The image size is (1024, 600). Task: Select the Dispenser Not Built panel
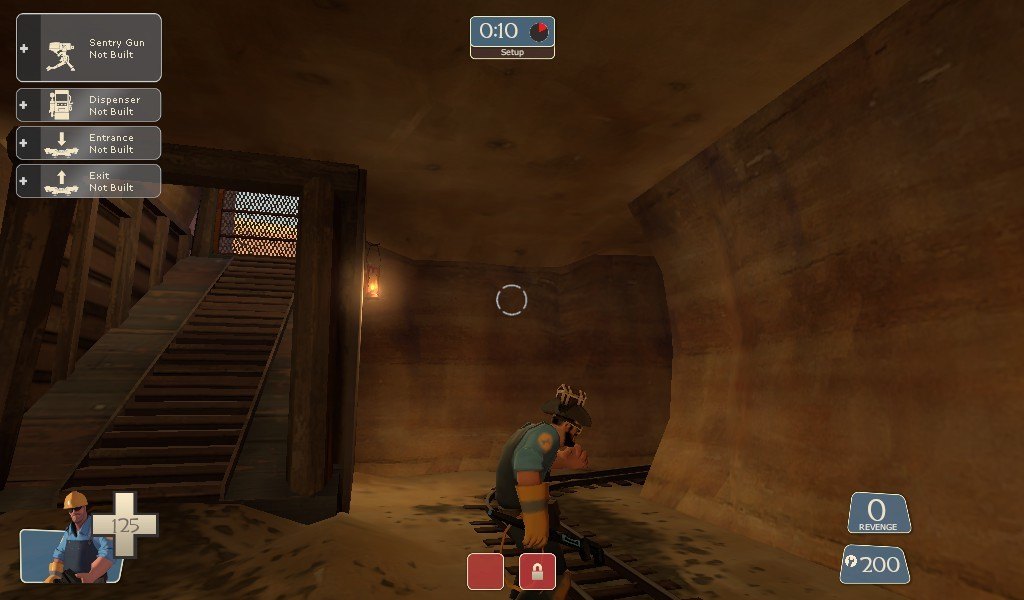(x=89, y=105)
